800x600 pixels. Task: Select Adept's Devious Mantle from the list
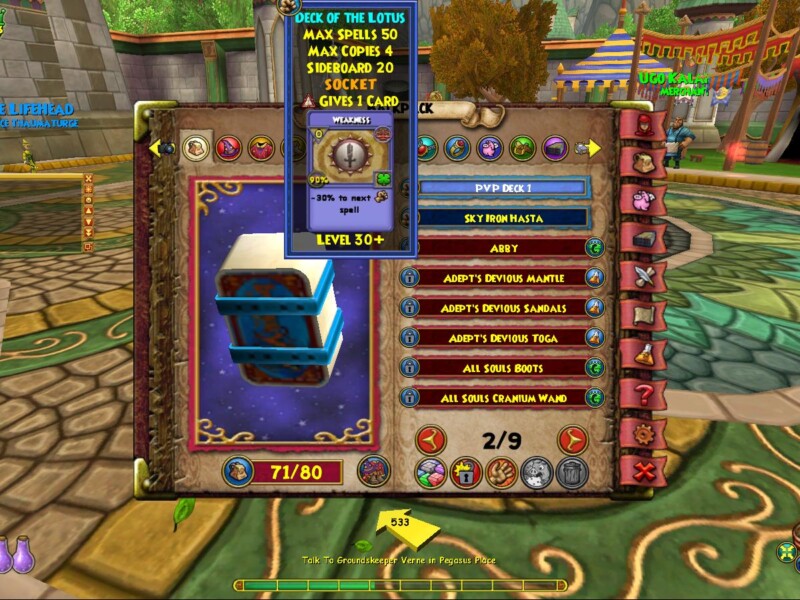[x=502, y=277]
